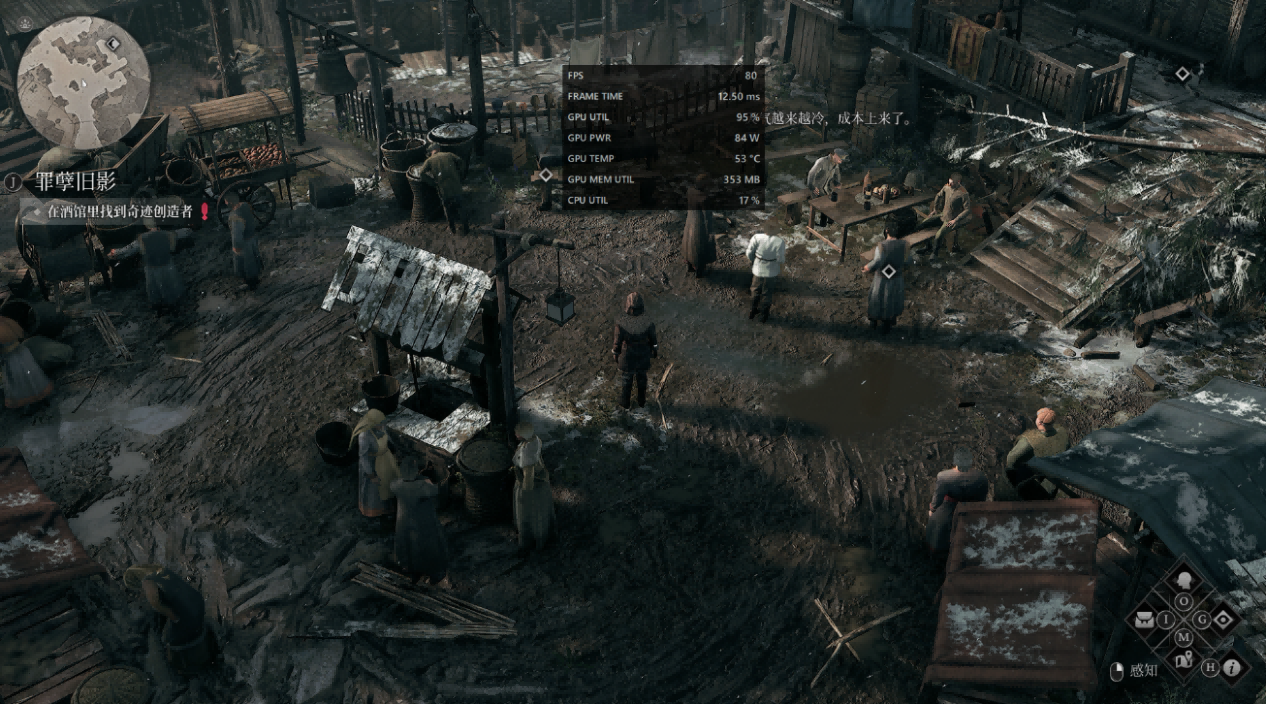Open the circular minimap
1266x704 pixels.
83,82
